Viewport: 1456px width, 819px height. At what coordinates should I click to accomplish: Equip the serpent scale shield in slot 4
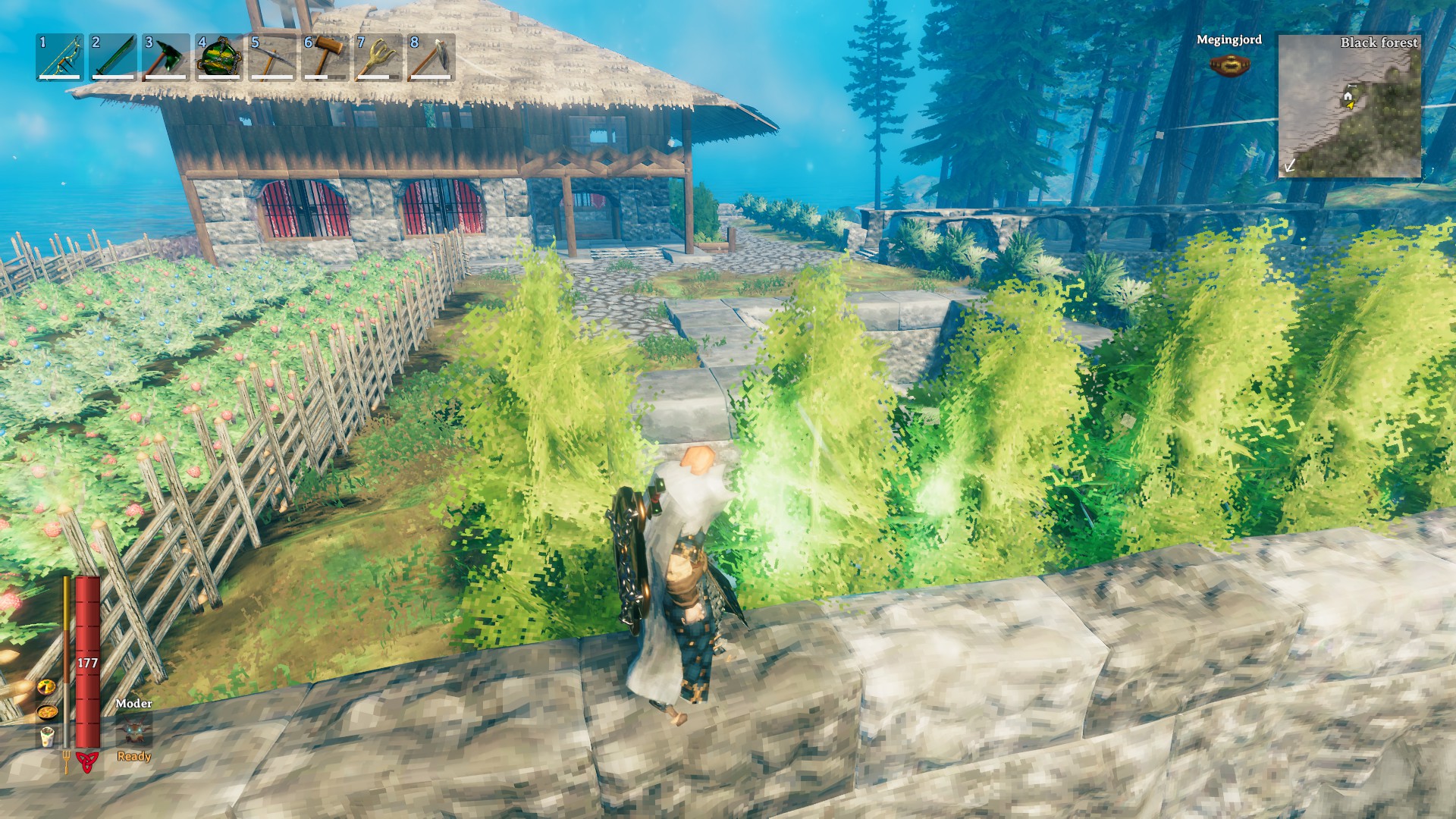216,57
